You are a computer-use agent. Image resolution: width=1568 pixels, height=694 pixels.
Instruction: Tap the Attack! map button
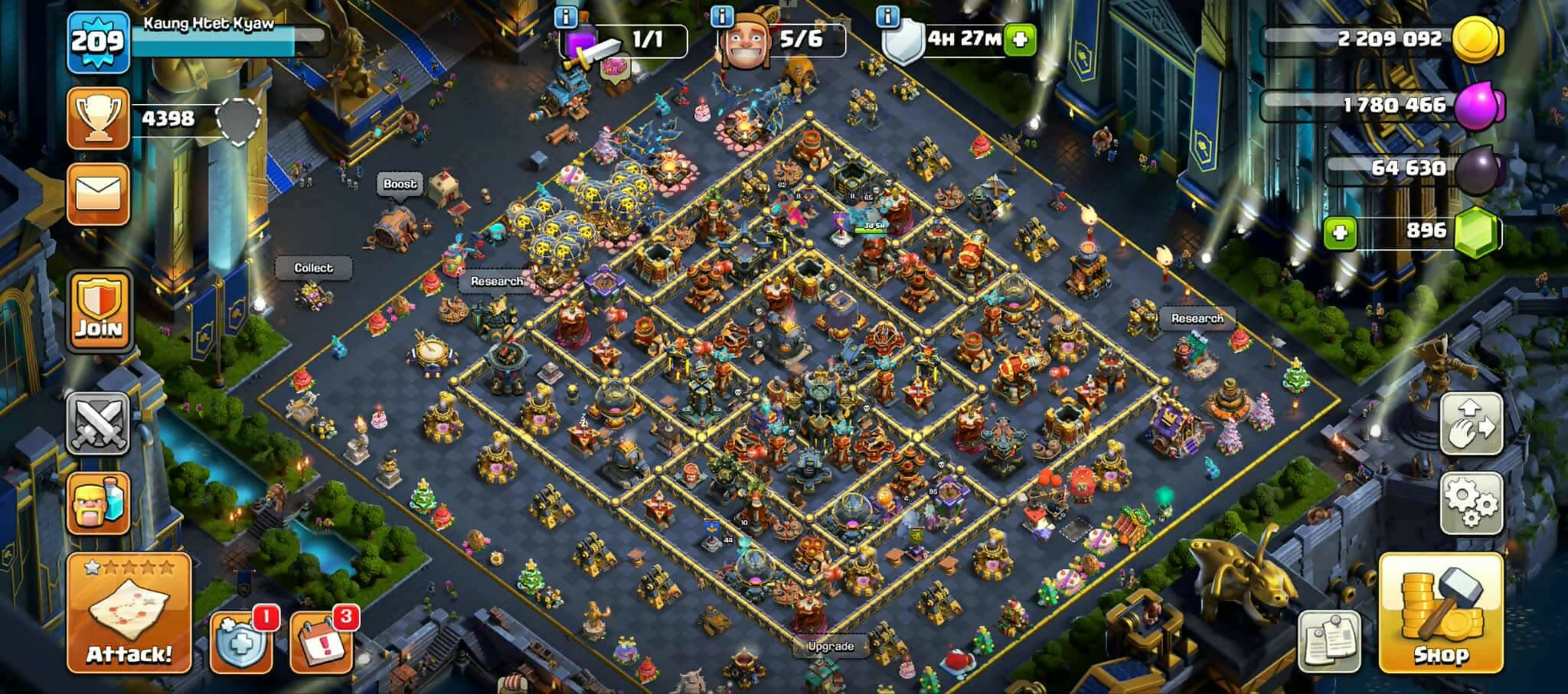coord(129,613)
